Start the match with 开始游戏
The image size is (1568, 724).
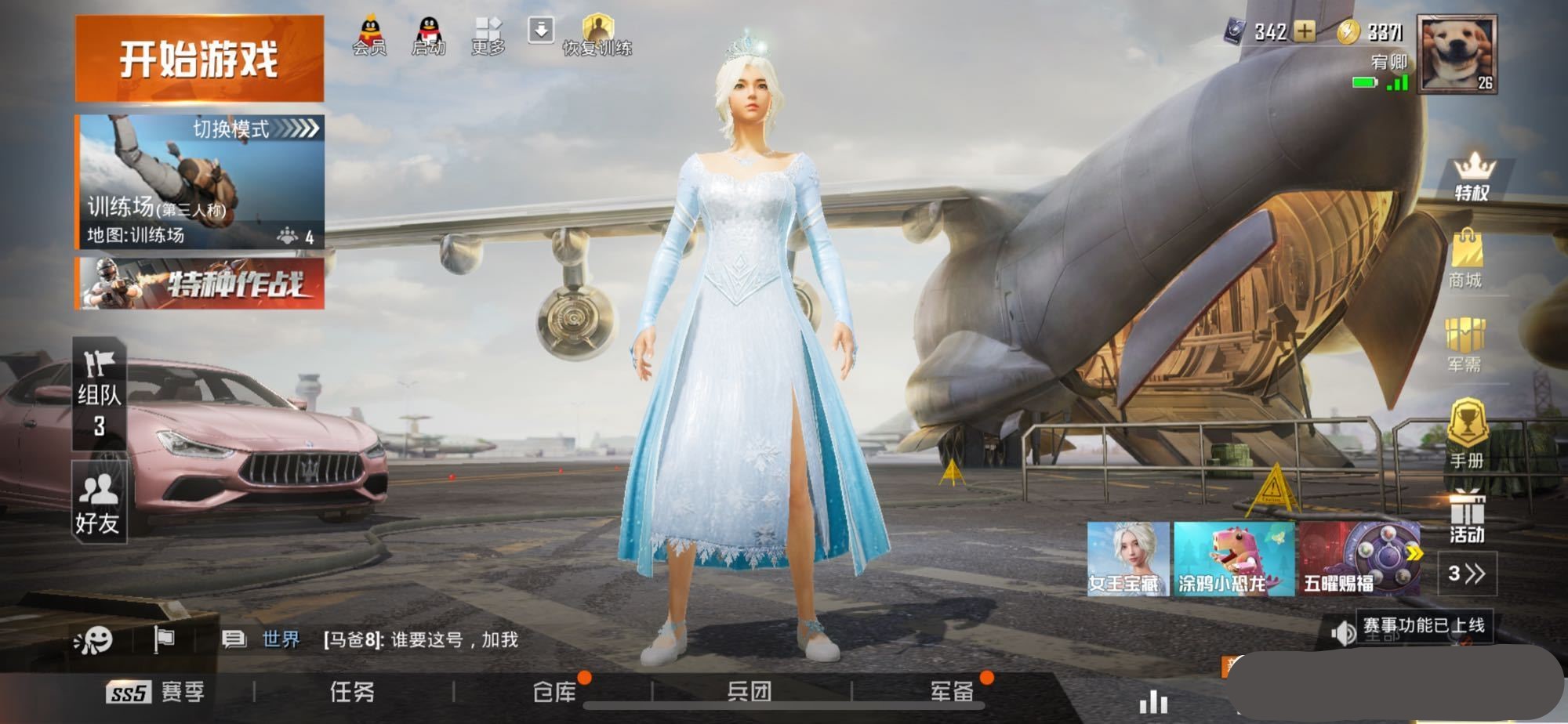click(199, 59)
